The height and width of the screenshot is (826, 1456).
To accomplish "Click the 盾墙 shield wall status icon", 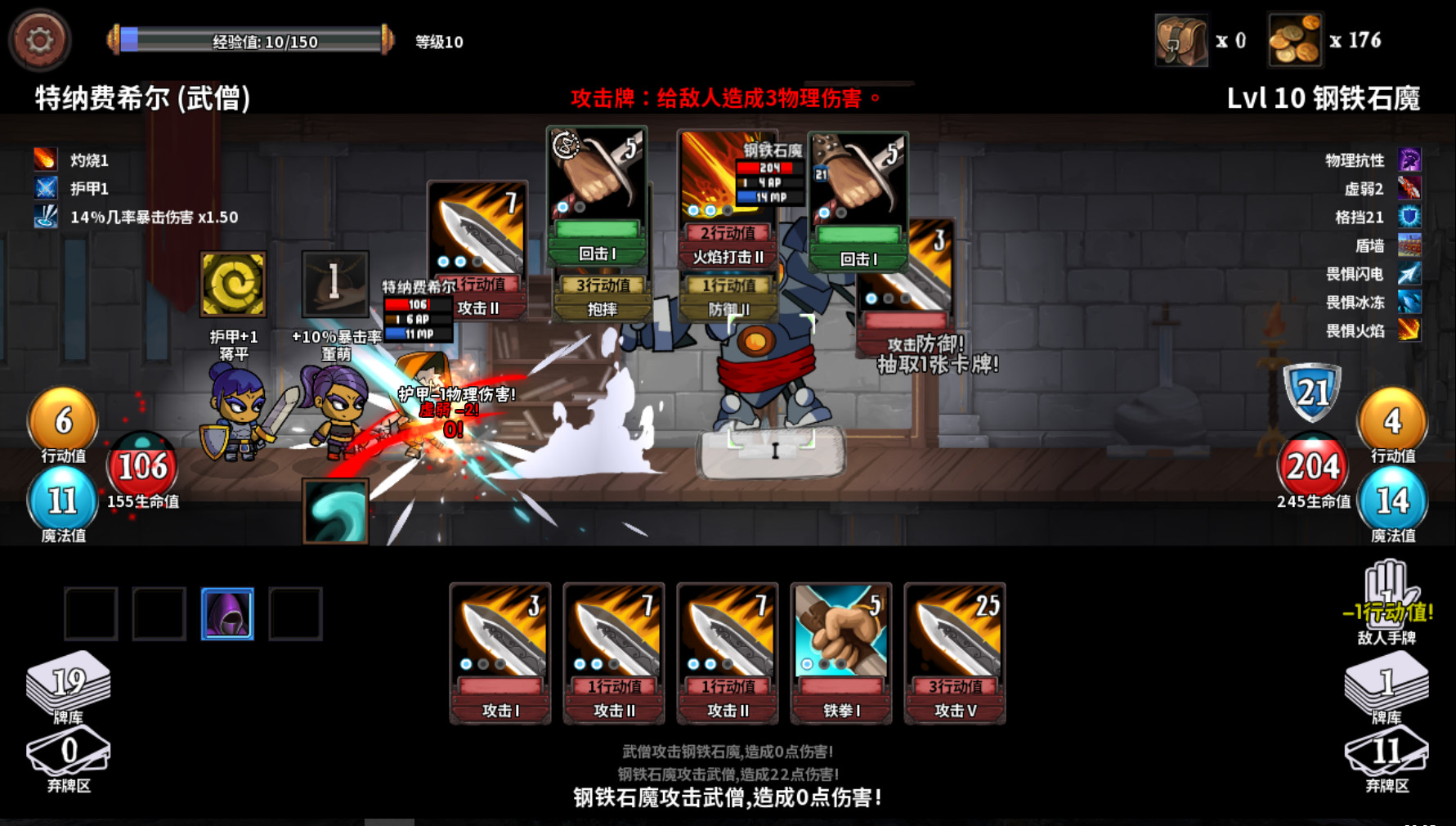I will (x=1408, y=246).
